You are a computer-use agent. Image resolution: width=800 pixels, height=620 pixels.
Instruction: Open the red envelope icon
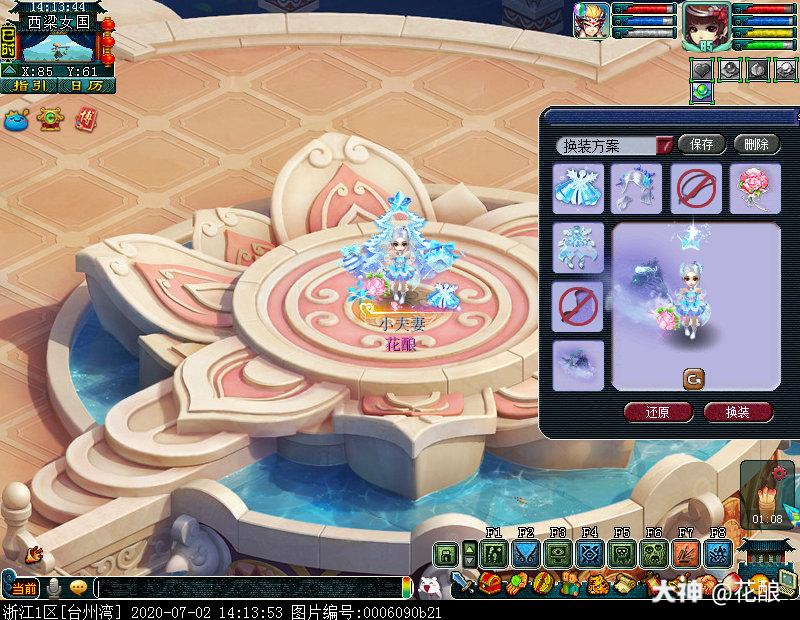coord(87,118)
